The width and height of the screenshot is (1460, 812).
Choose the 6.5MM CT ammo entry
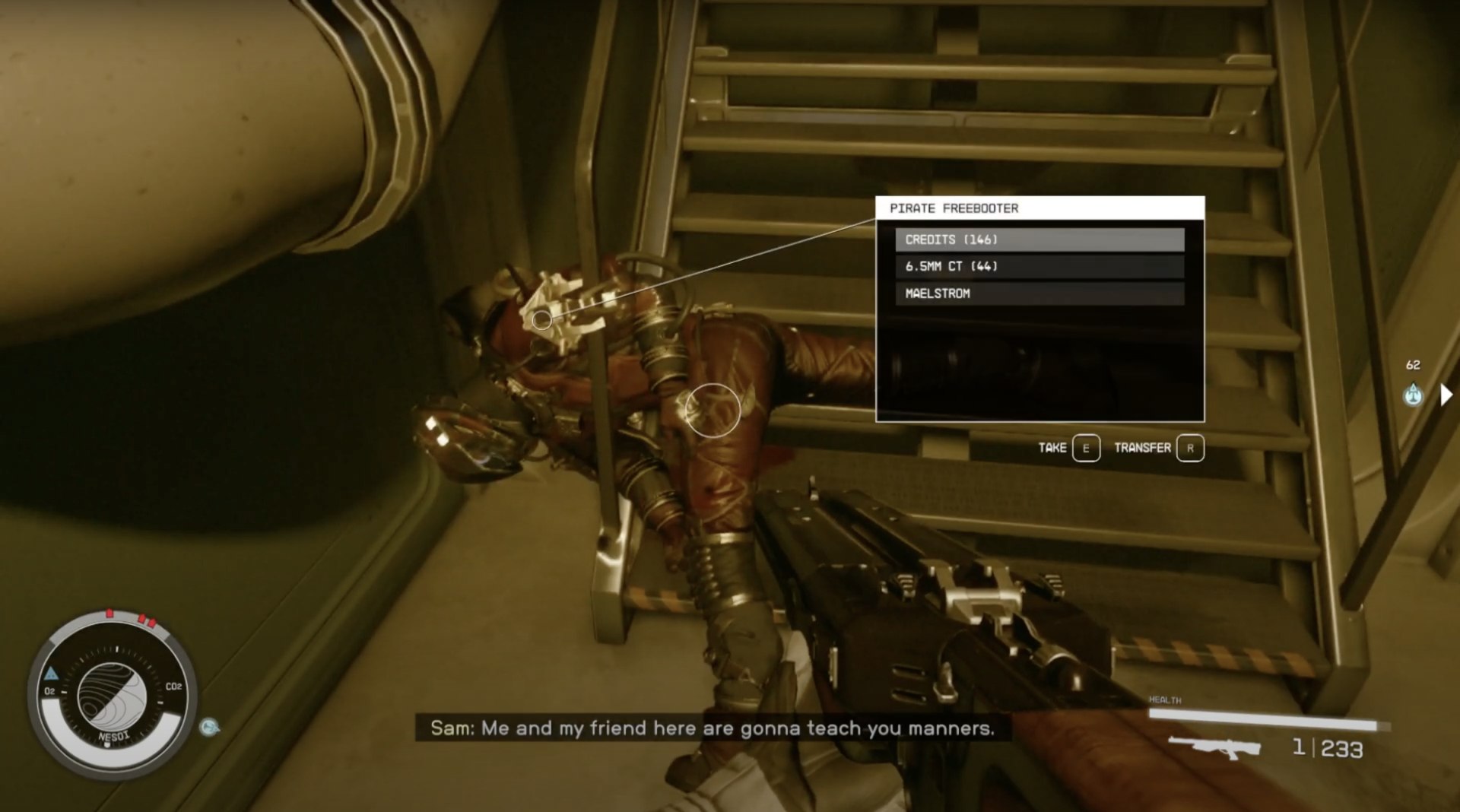[x=1039, y=266]
